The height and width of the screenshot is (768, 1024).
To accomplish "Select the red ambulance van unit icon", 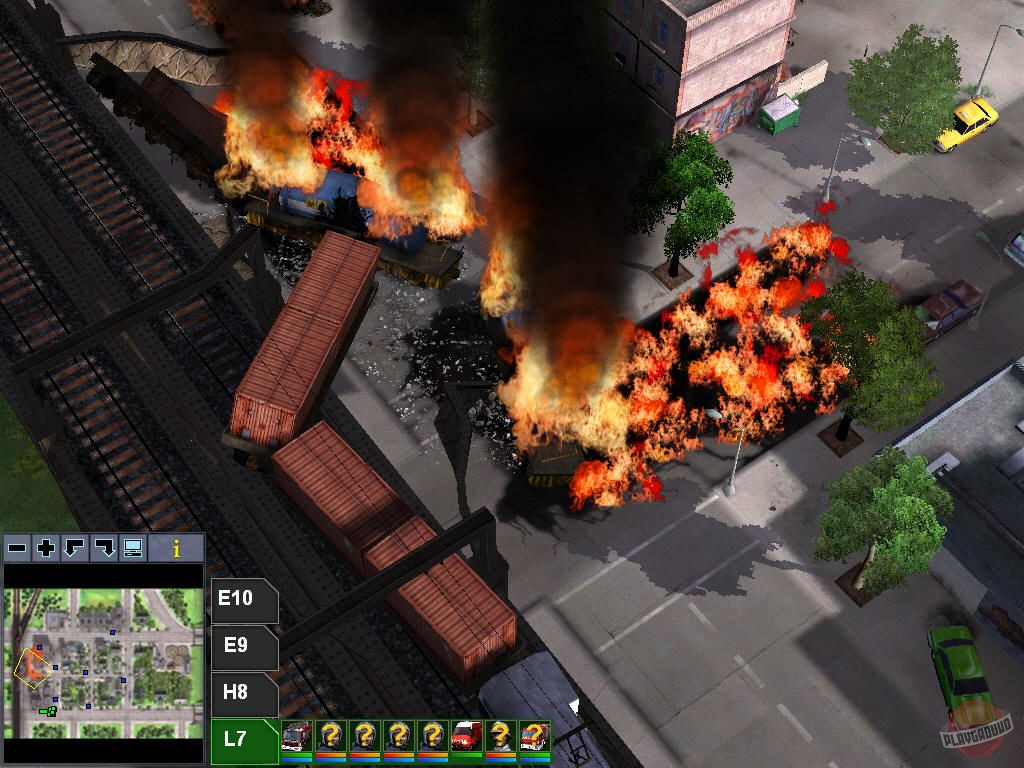I will click(467, 738).
